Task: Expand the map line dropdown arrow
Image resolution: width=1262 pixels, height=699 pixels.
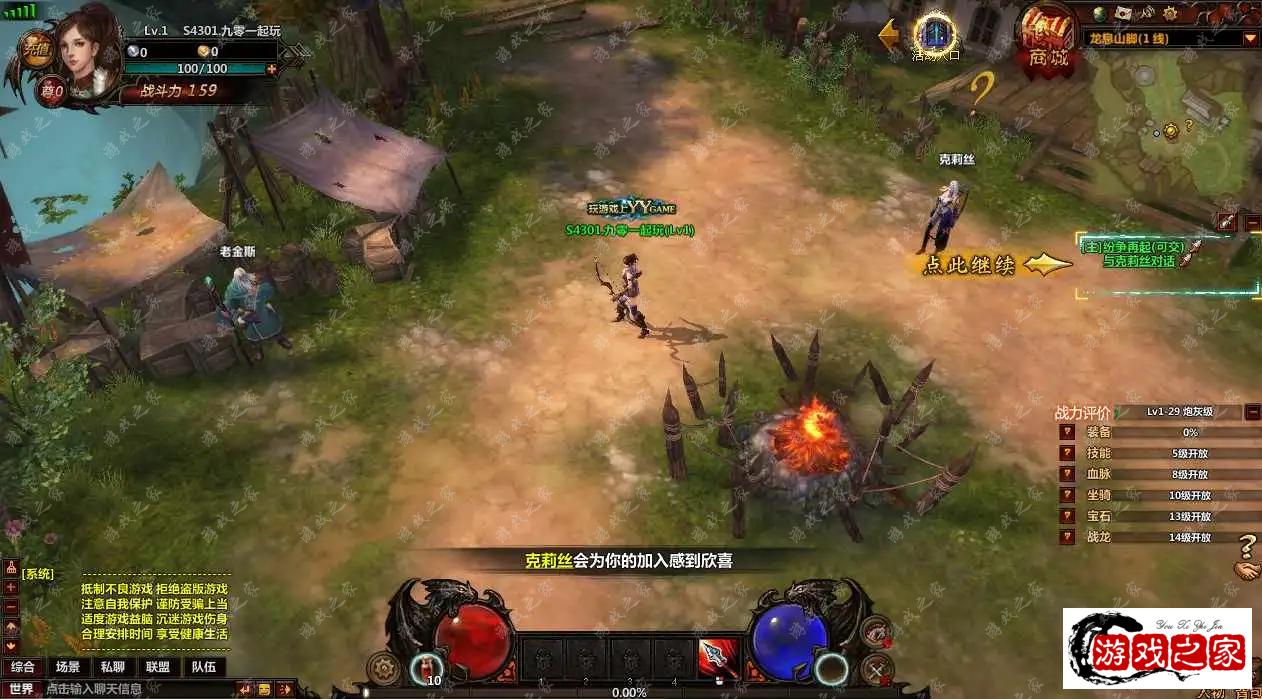Action: coord(1250,39)
